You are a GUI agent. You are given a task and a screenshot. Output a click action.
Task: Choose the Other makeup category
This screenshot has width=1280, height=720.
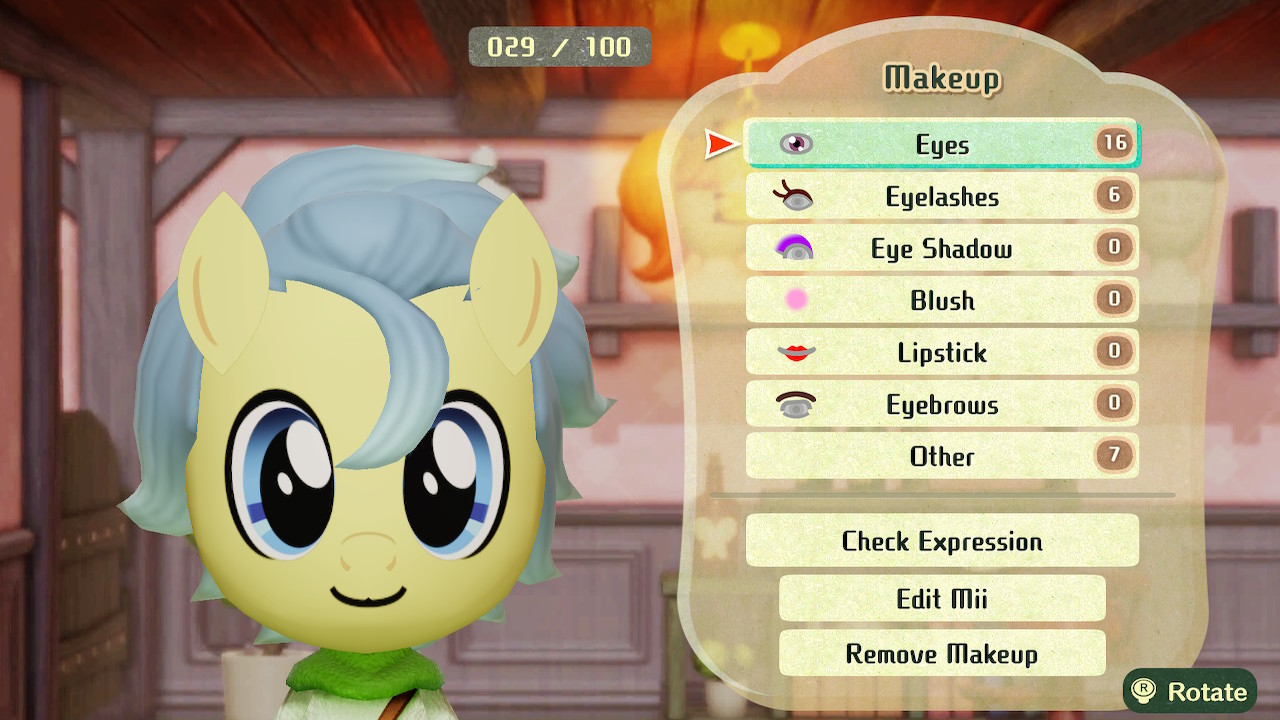coord(941,457)
